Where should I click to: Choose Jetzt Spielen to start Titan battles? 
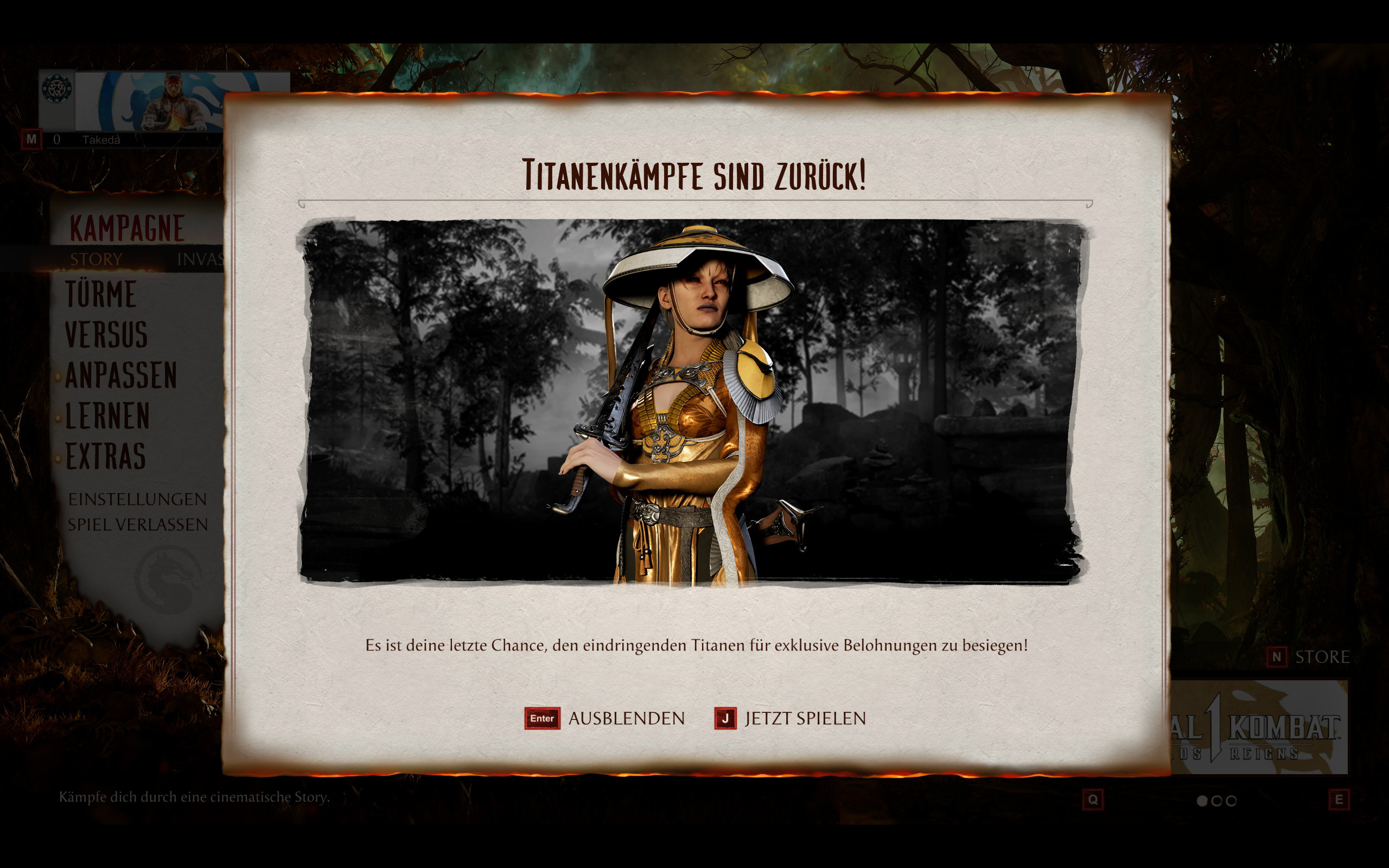[x=790, y=718]
